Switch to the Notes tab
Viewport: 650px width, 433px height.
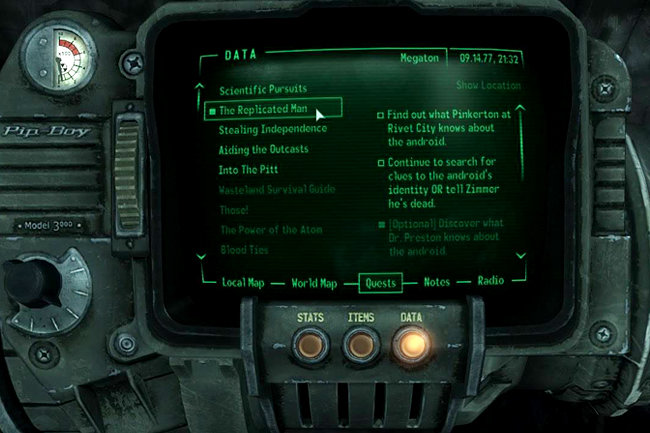click(x=437, y=283)
